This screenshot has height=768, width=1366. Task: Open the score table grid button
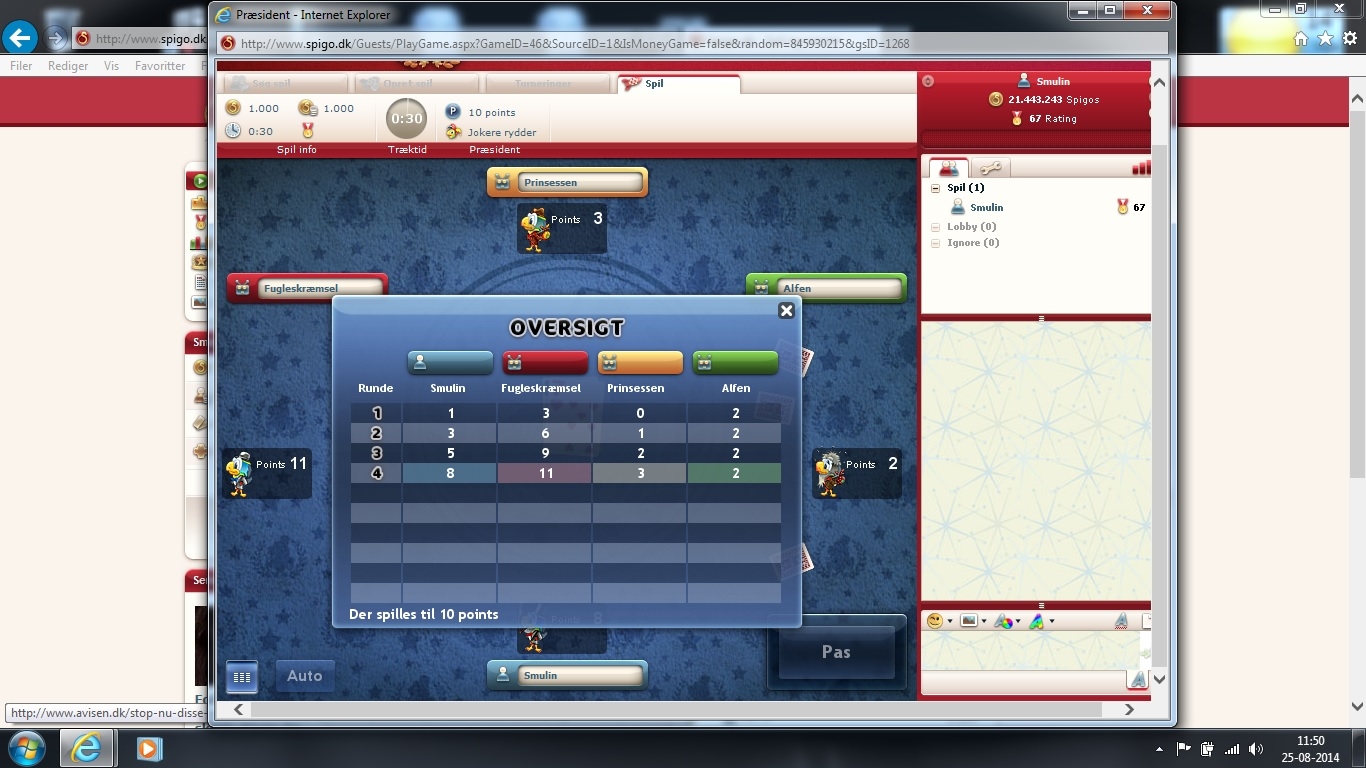click(x=242, y=677)
